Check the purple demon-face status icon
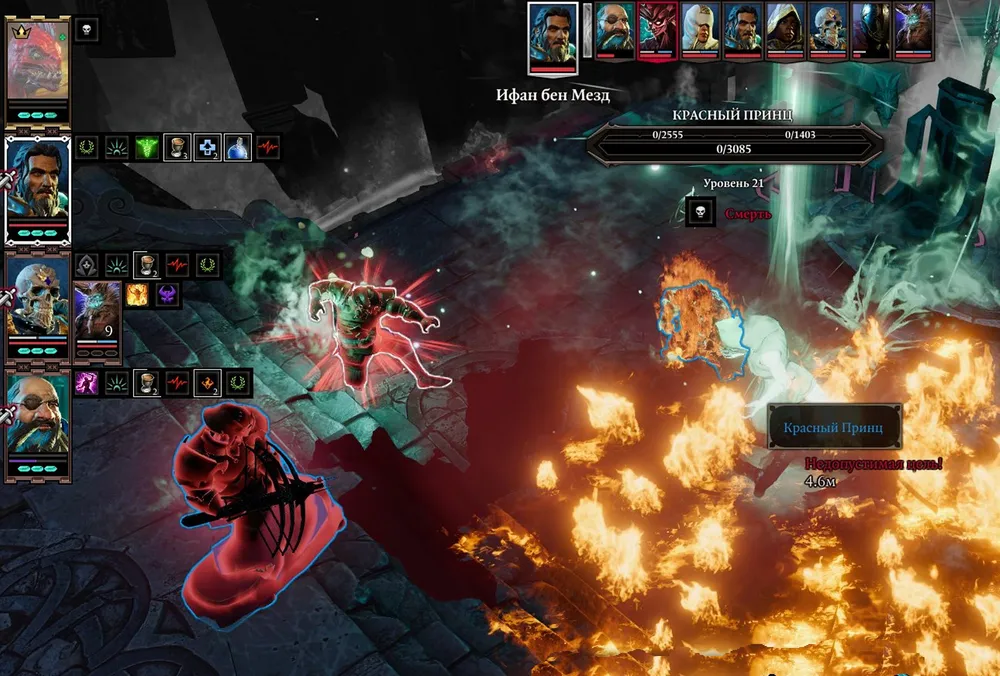Viewport: 1000px width, 676px height. coord(166,294)
